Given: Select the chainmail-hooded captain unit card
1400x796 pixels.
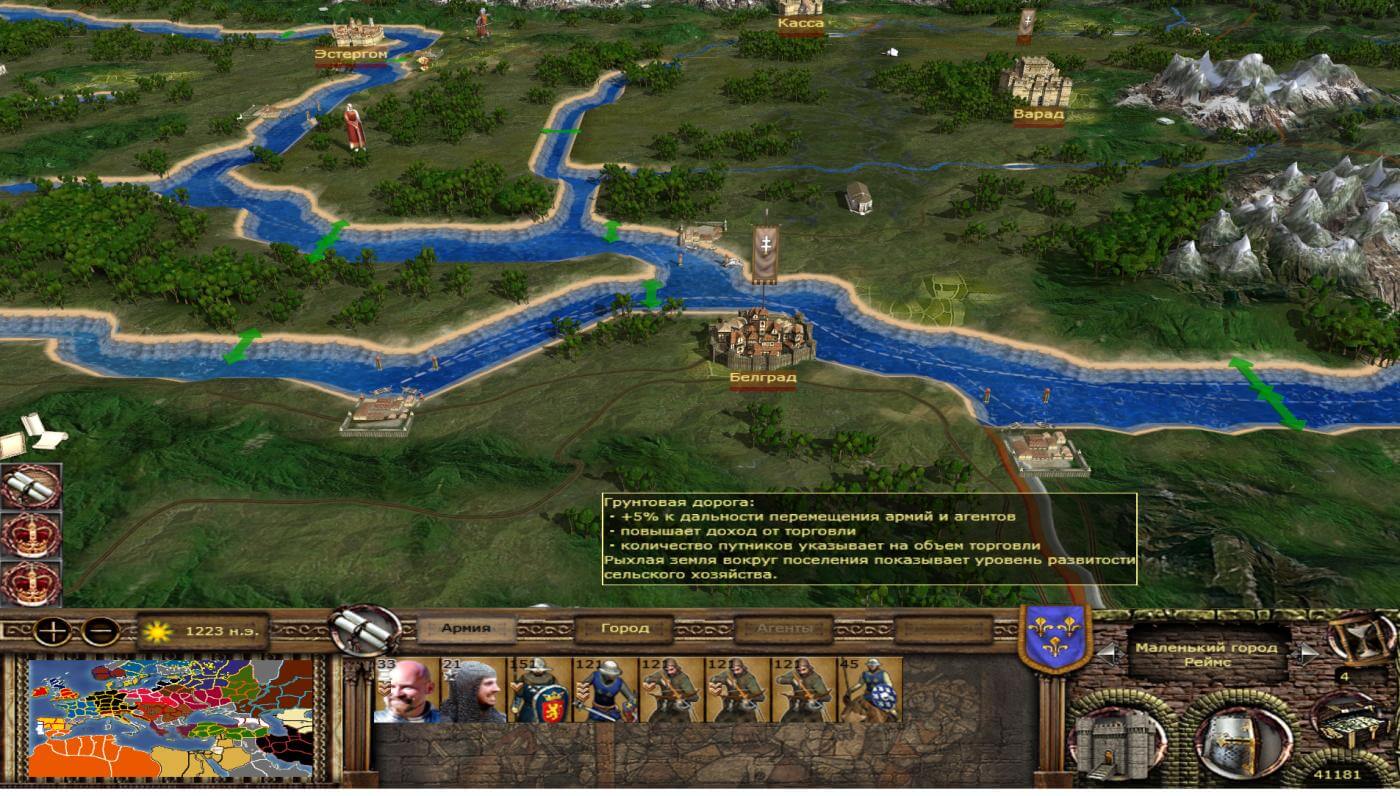Looking at the screenshot, I should click(472, 689).
